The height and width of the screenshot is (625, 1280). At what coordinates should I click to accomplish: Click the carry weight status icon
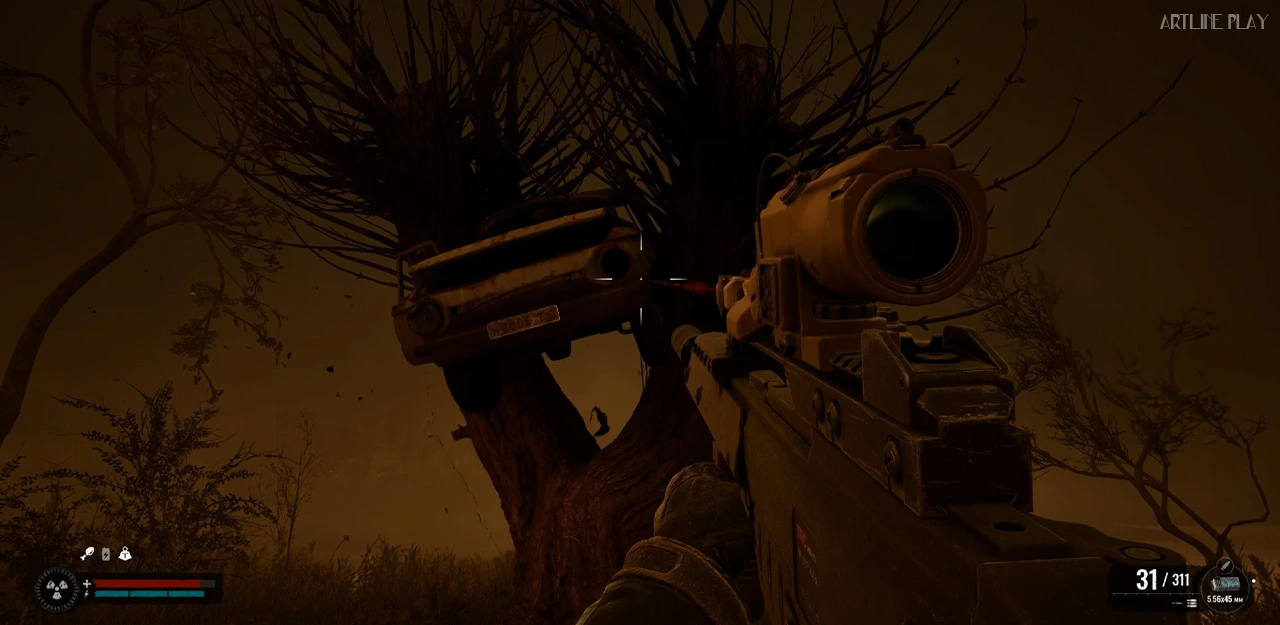click(x=125, y=553)
